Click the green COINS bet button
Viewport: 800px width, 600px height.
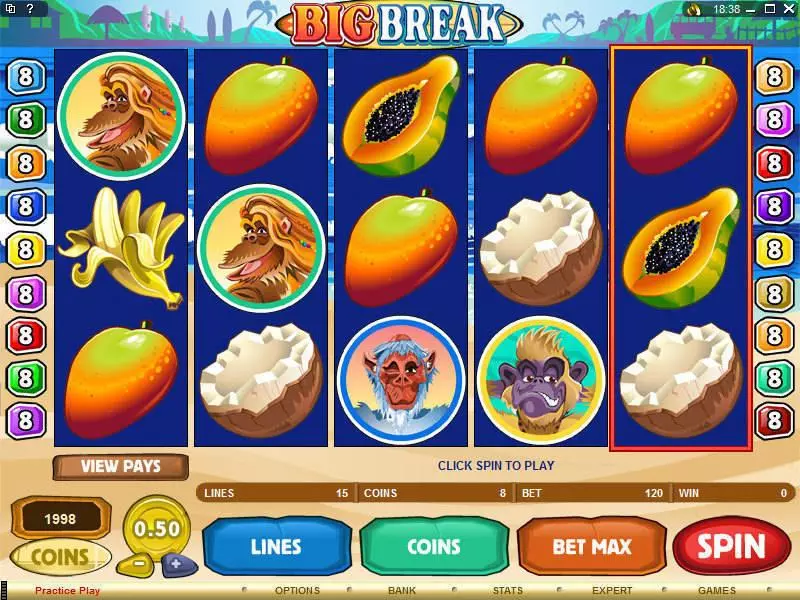click(x=433, y=547)
